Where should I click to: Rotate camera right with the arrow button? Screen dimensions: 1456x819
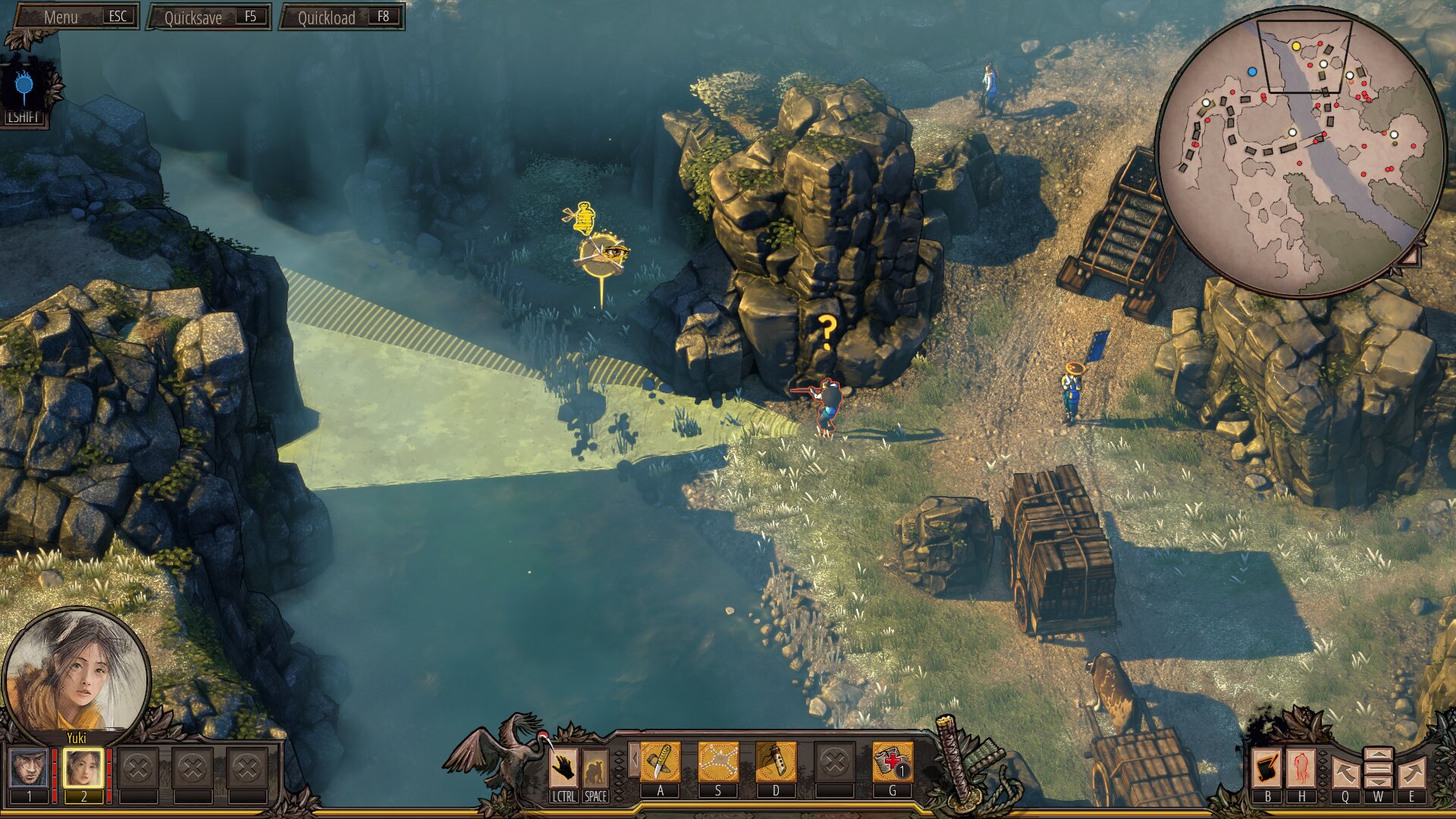point(1410,773)
